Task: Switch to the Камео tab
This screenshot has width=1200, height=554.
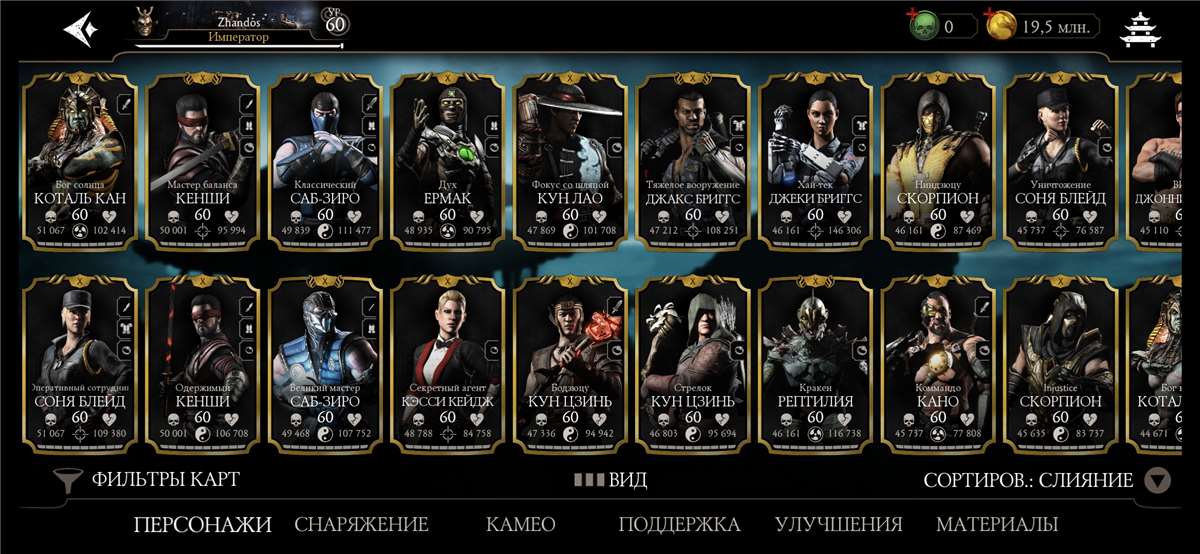Action: (x=520, y=524)
